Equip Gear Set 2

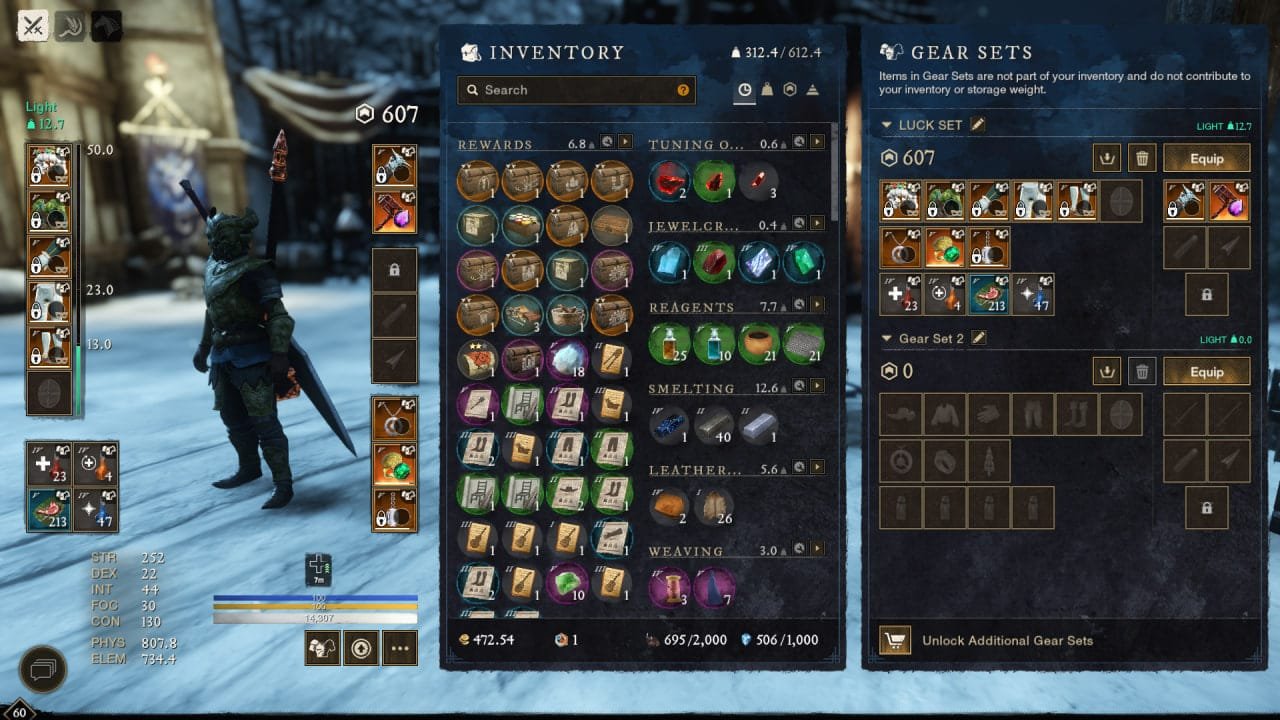[1206, 372]
